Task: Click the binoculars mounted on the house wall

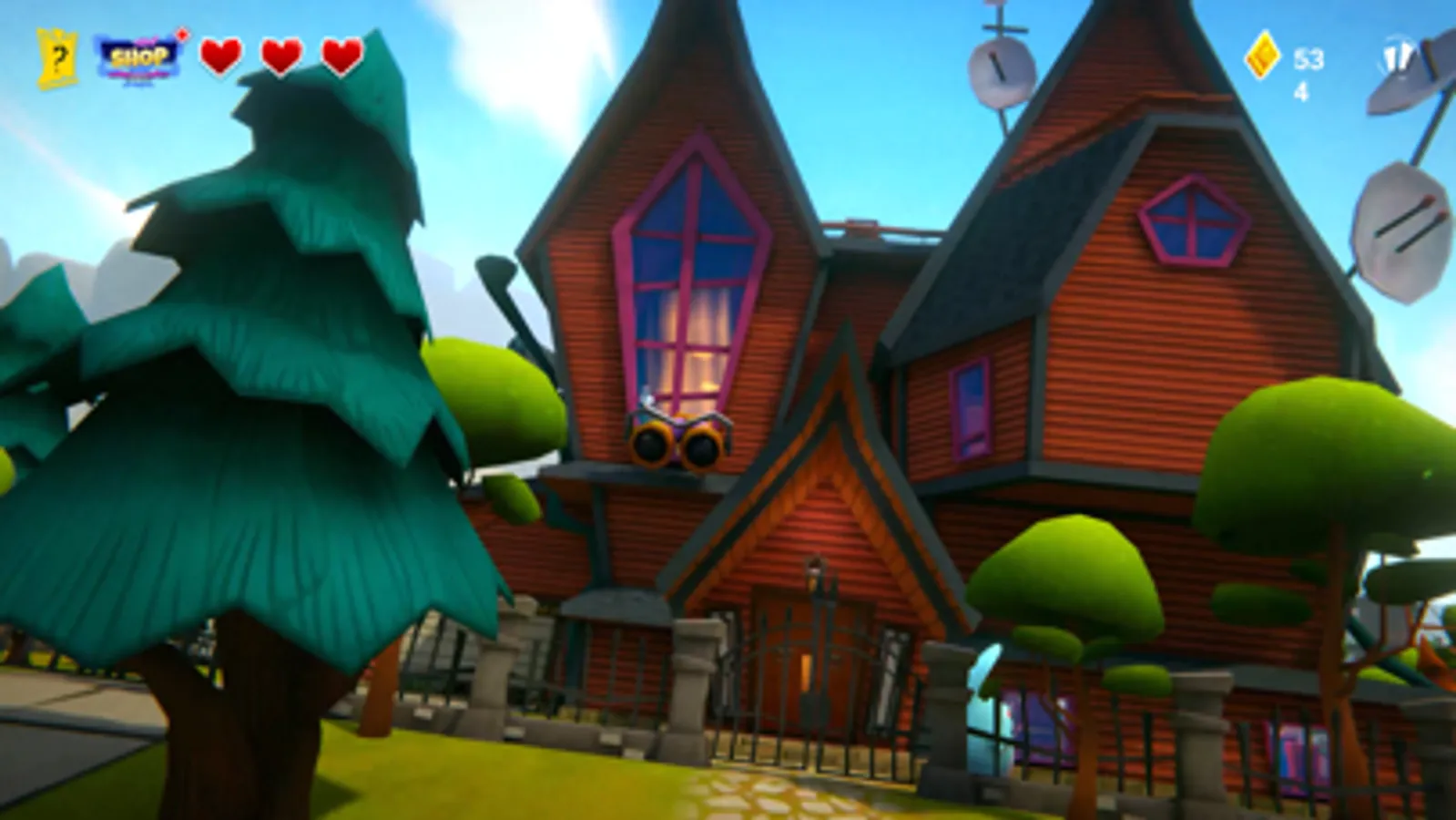Action: coord(678,442)
